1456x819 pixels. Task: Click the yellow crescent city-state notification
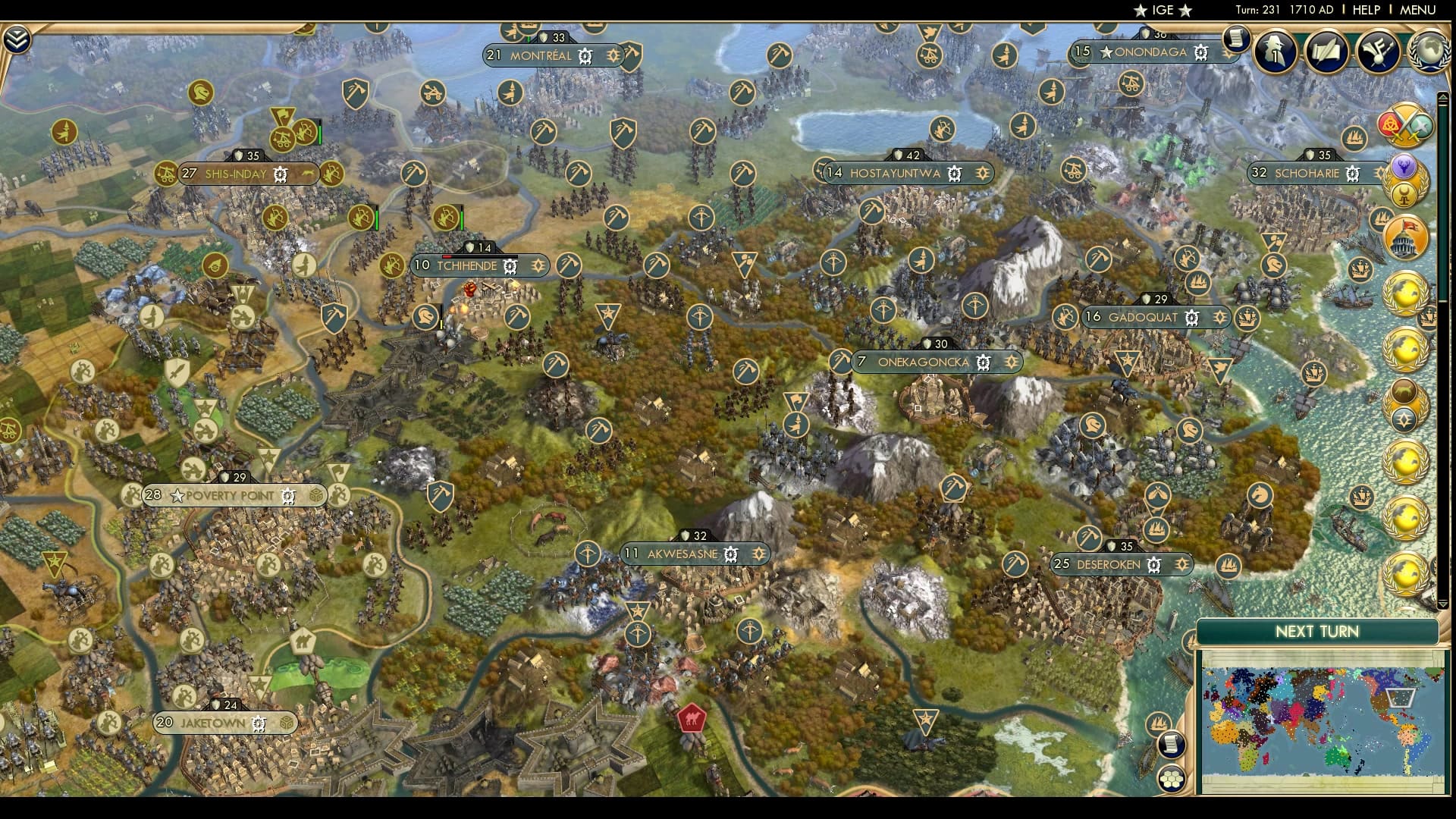[x=1404, y=194]
